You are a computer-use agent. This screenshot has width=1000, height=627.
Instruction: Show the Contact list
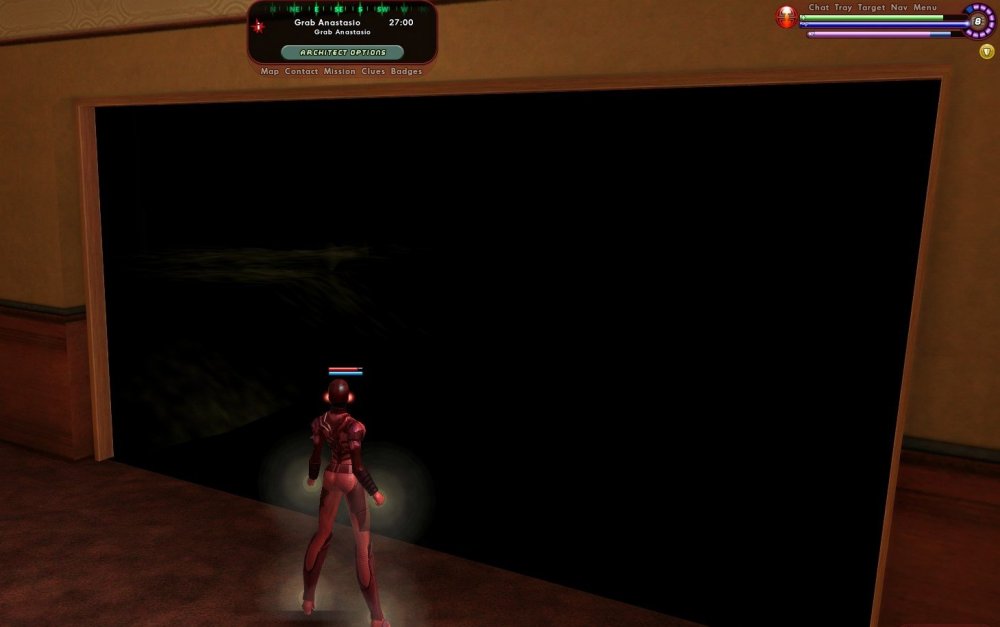(301, 72)
